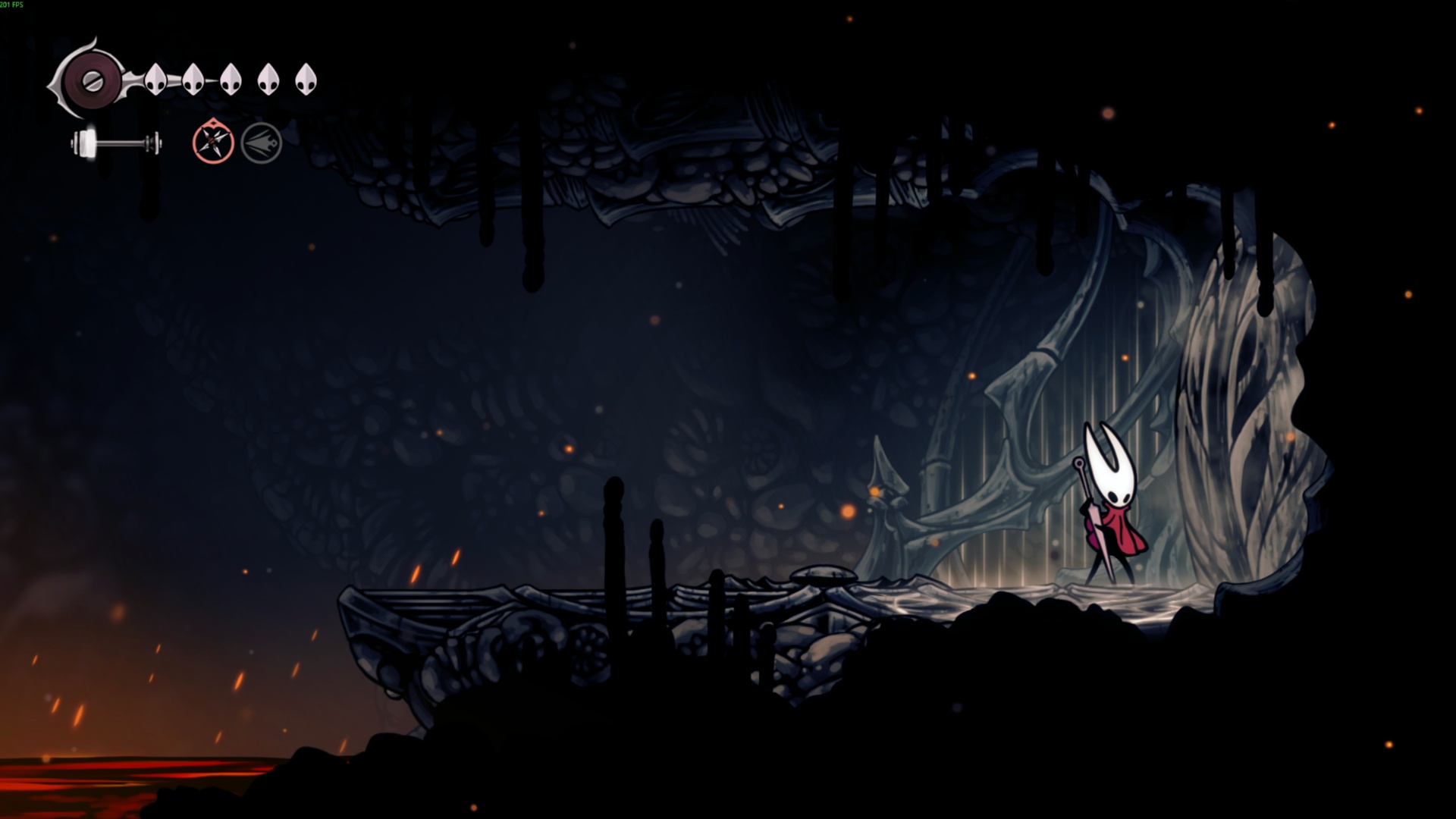Select the four-pointed shuriken tool icon
Screen dimensions: 1456x819
click(x=212, y=142)
